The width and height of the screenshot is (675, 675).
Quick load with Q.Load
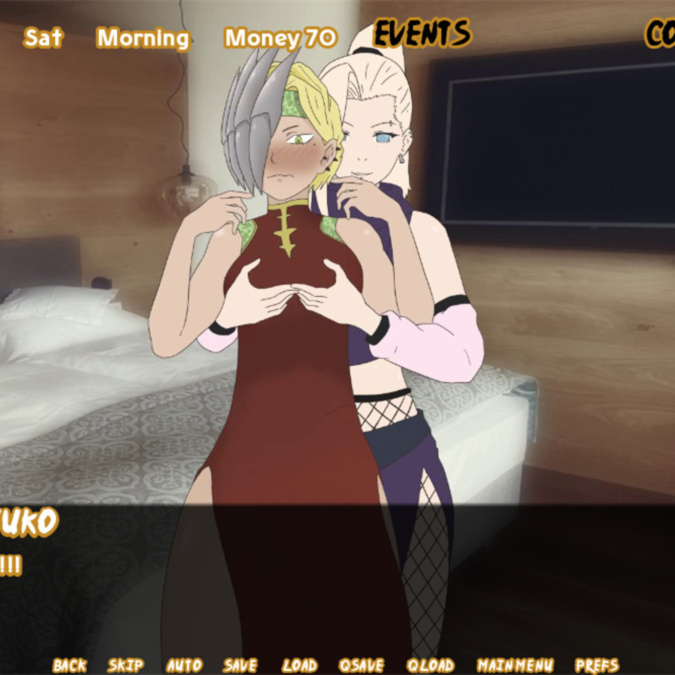431,665
